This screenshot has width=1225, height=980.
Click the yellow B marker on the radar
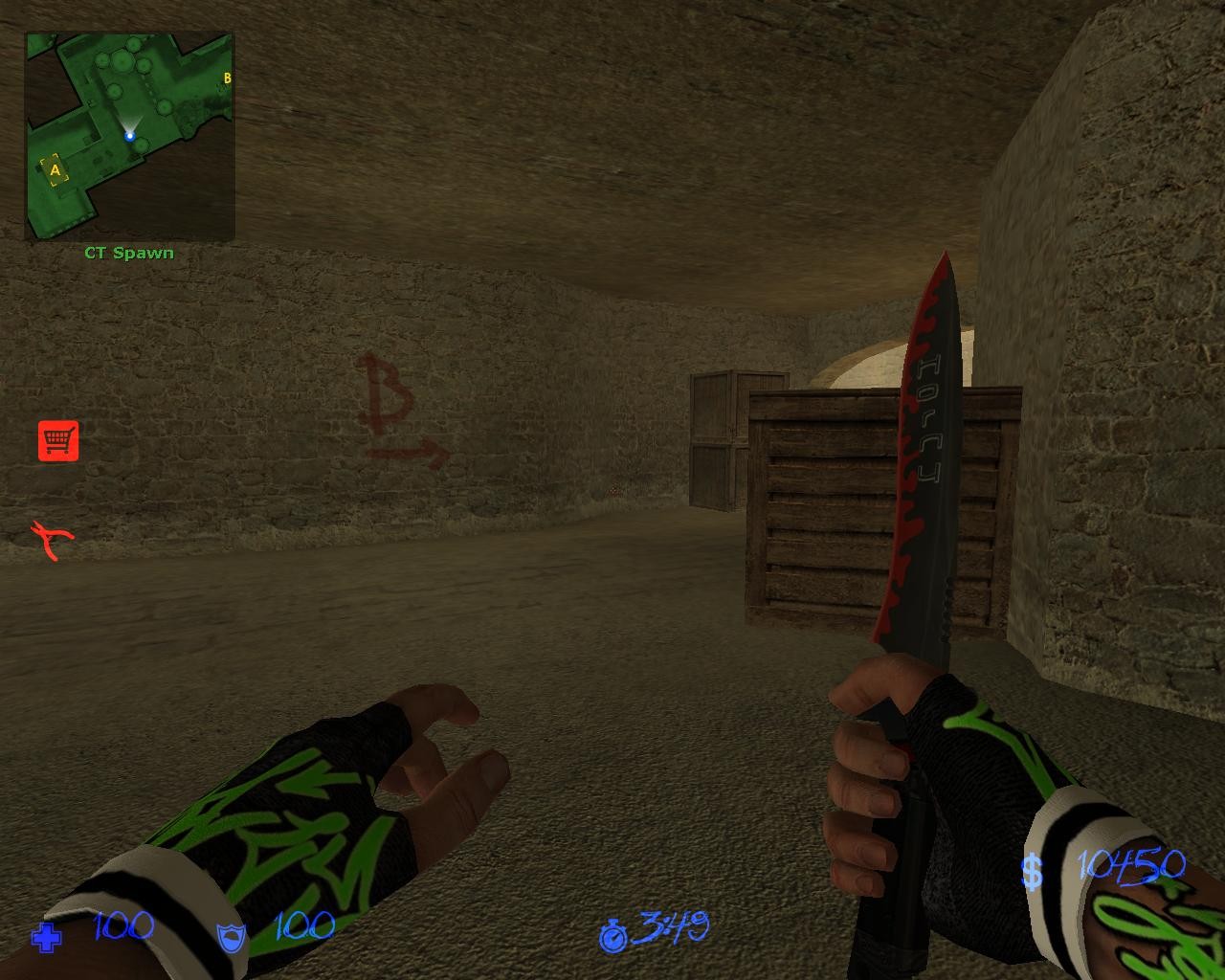click(227, 76)
